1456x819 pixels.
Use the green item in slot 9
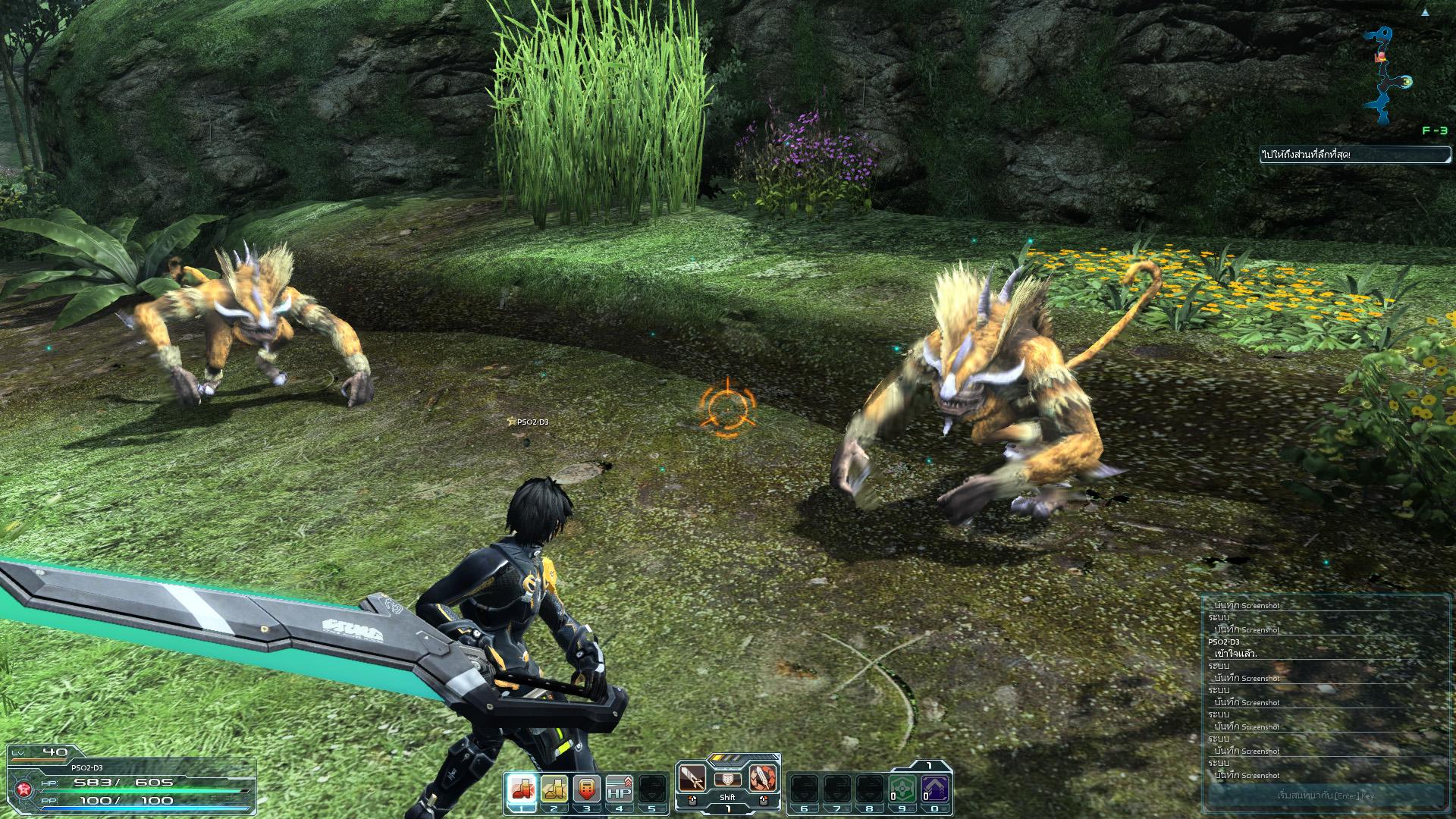[902, 789]
